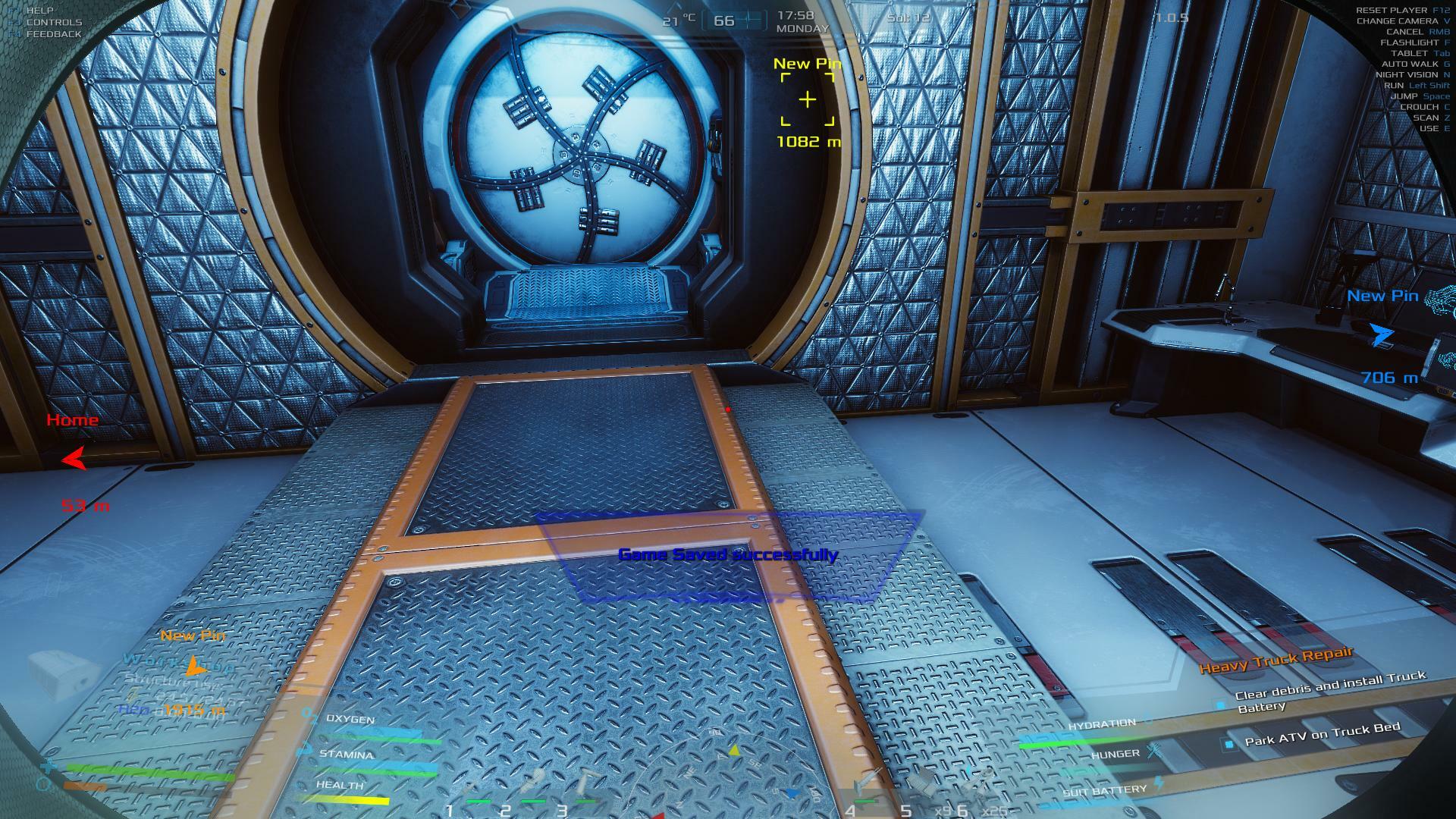Viewport: 1456px width, 819px height.
Task: Select the Park ATV on Truck Bed objective
Action: (x=1322, y=735)
